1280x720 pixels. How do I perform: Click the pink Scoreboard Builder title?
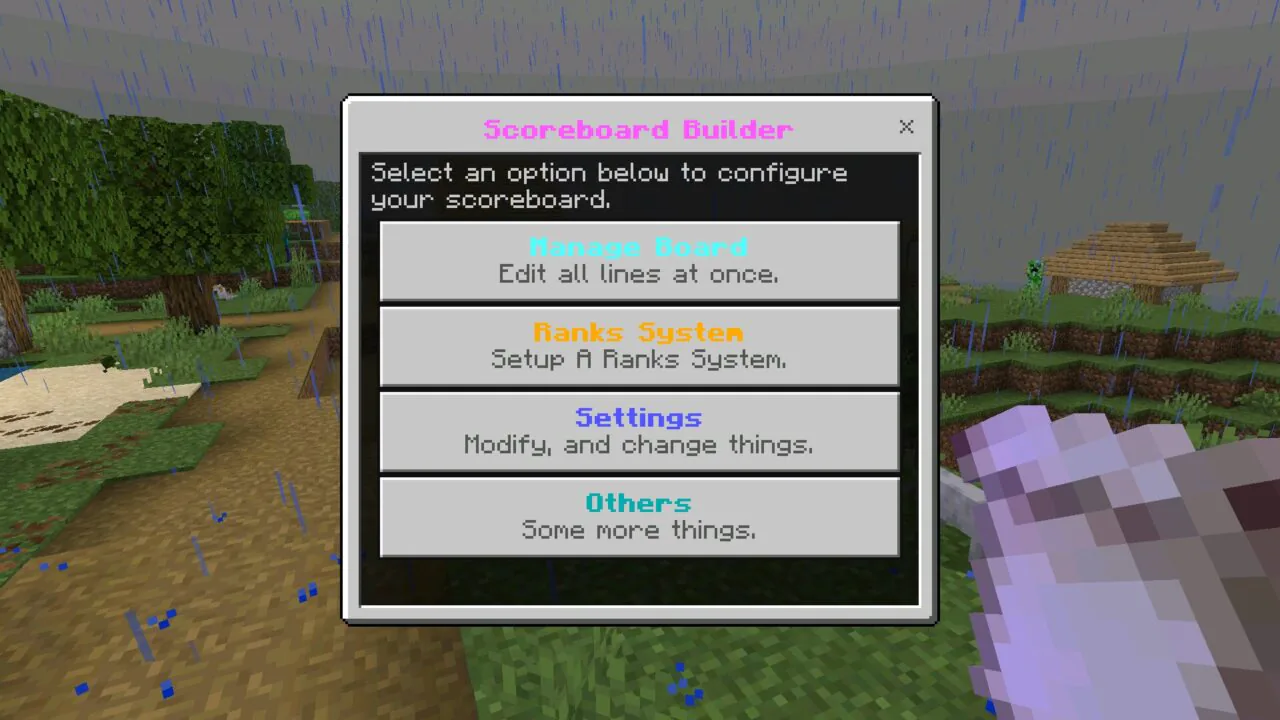[639, 129]
